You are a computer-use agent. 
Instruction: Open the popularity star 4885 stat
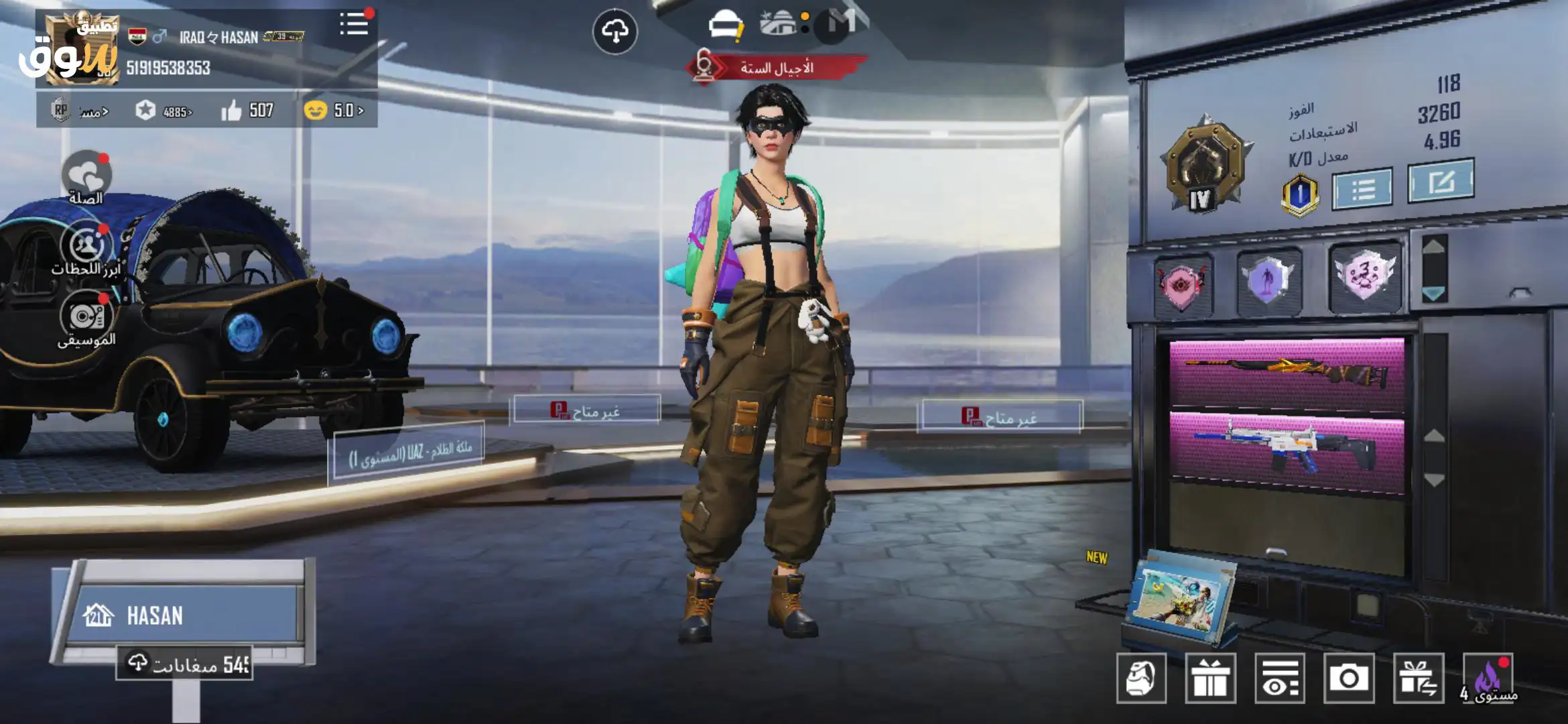pyautogui.click(x=164, y=111)
